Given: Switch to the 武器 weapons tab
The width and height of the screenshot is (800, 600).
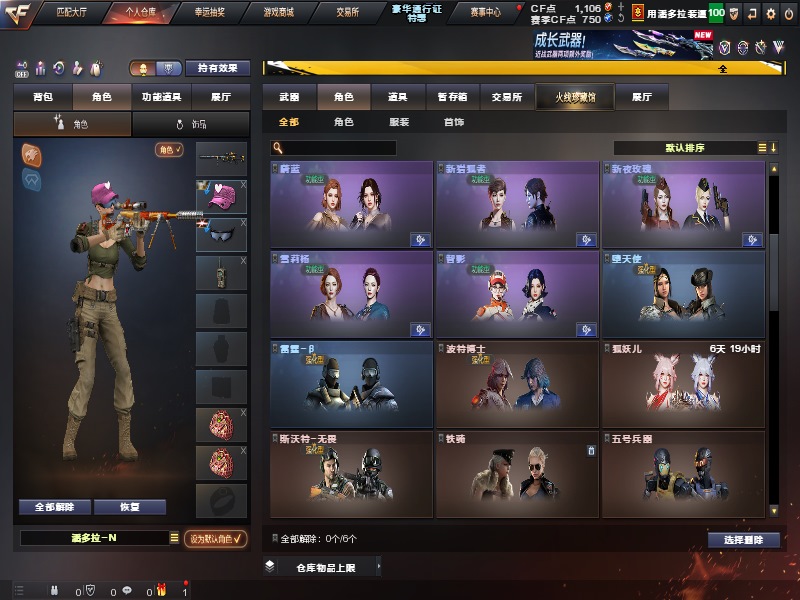Looking at the screenshot, I should coord(289,98).
